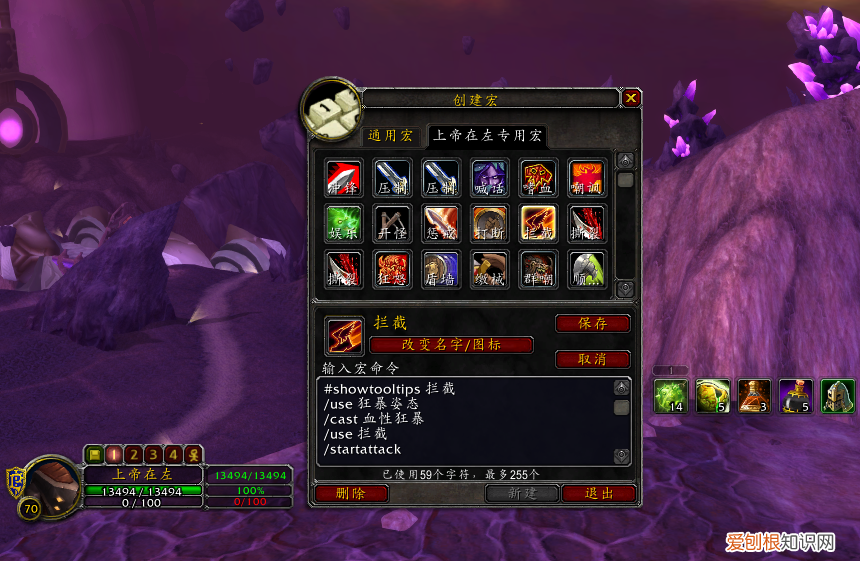Image resolution: width=860 pixels, height=561 pixels.
Task: Cancel changes with 取消
Action: tap(593, 359)
